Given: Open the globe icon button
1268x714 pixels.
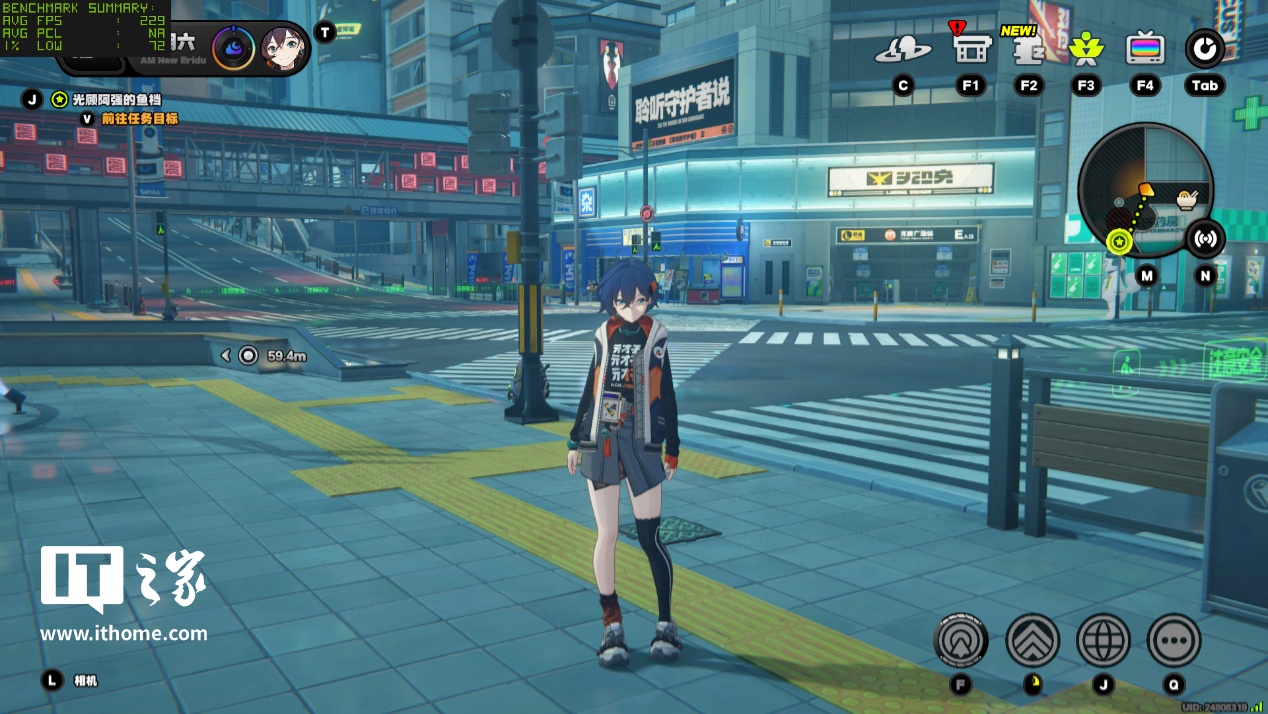Looking at the screenshot, I should pos(1103,640).
